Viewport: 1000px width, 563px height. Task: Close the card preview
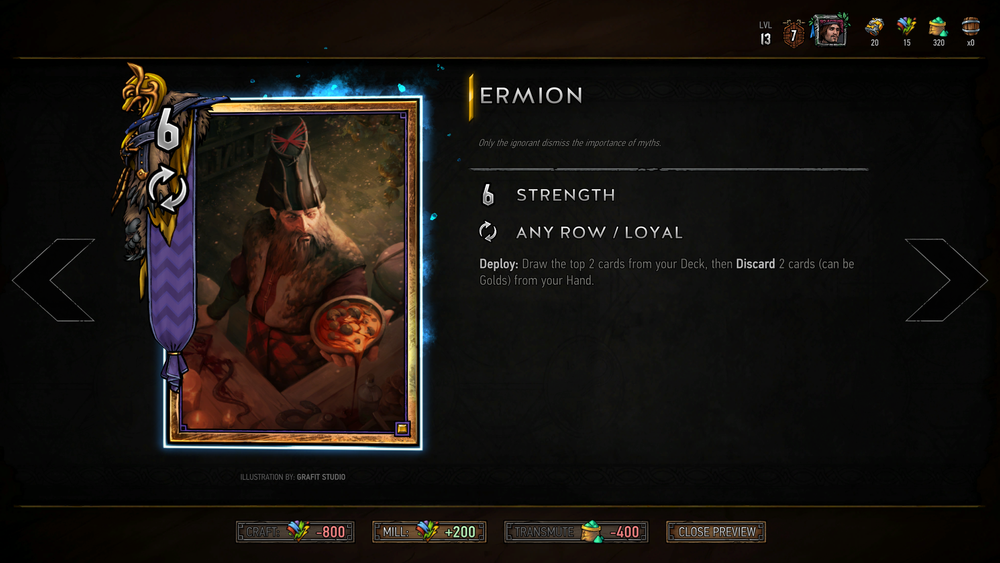pyautogui.click(x=716, y=532)
